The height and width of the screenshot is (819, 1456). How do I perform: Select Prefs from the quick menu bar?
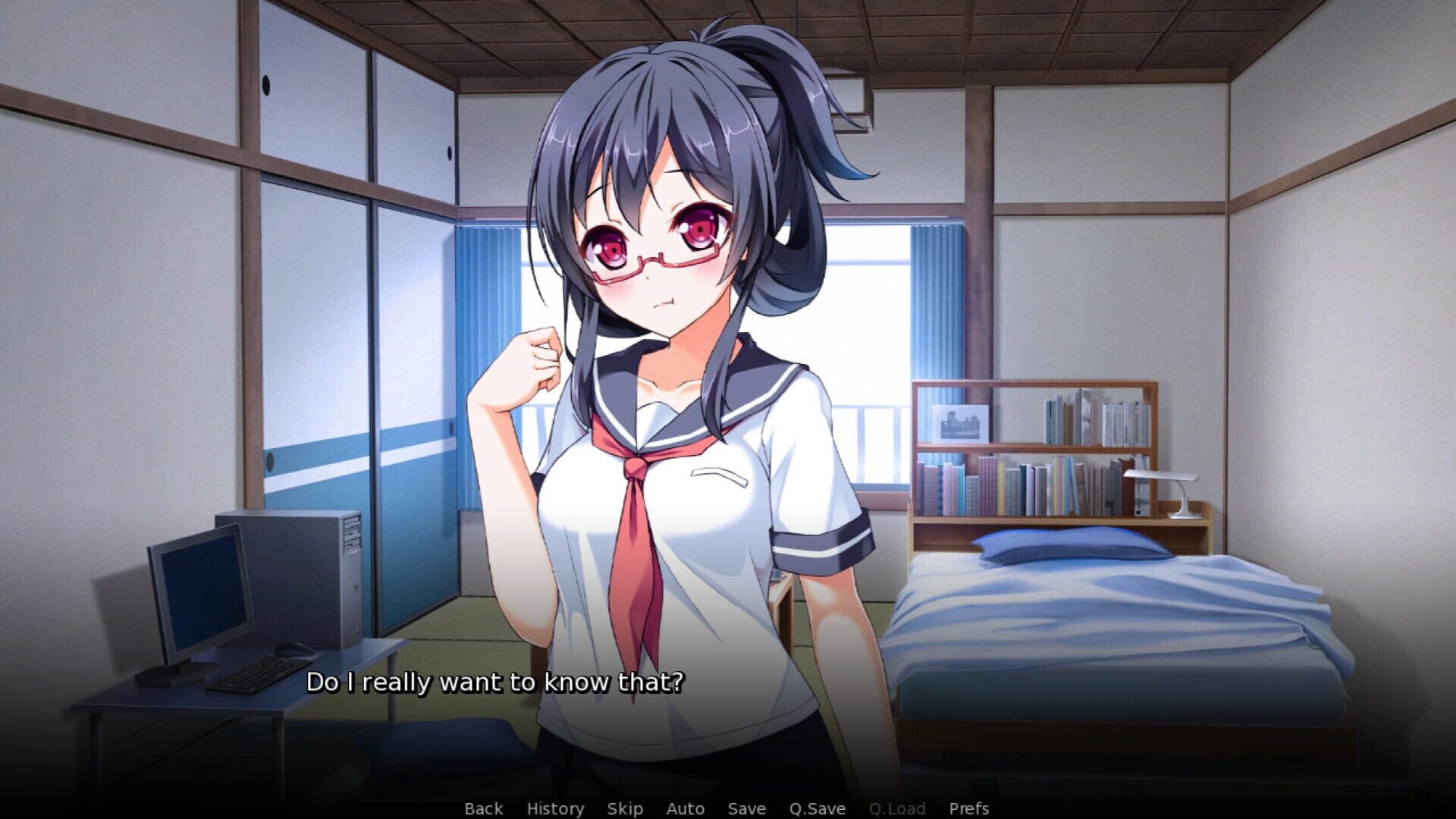[968, 808]
